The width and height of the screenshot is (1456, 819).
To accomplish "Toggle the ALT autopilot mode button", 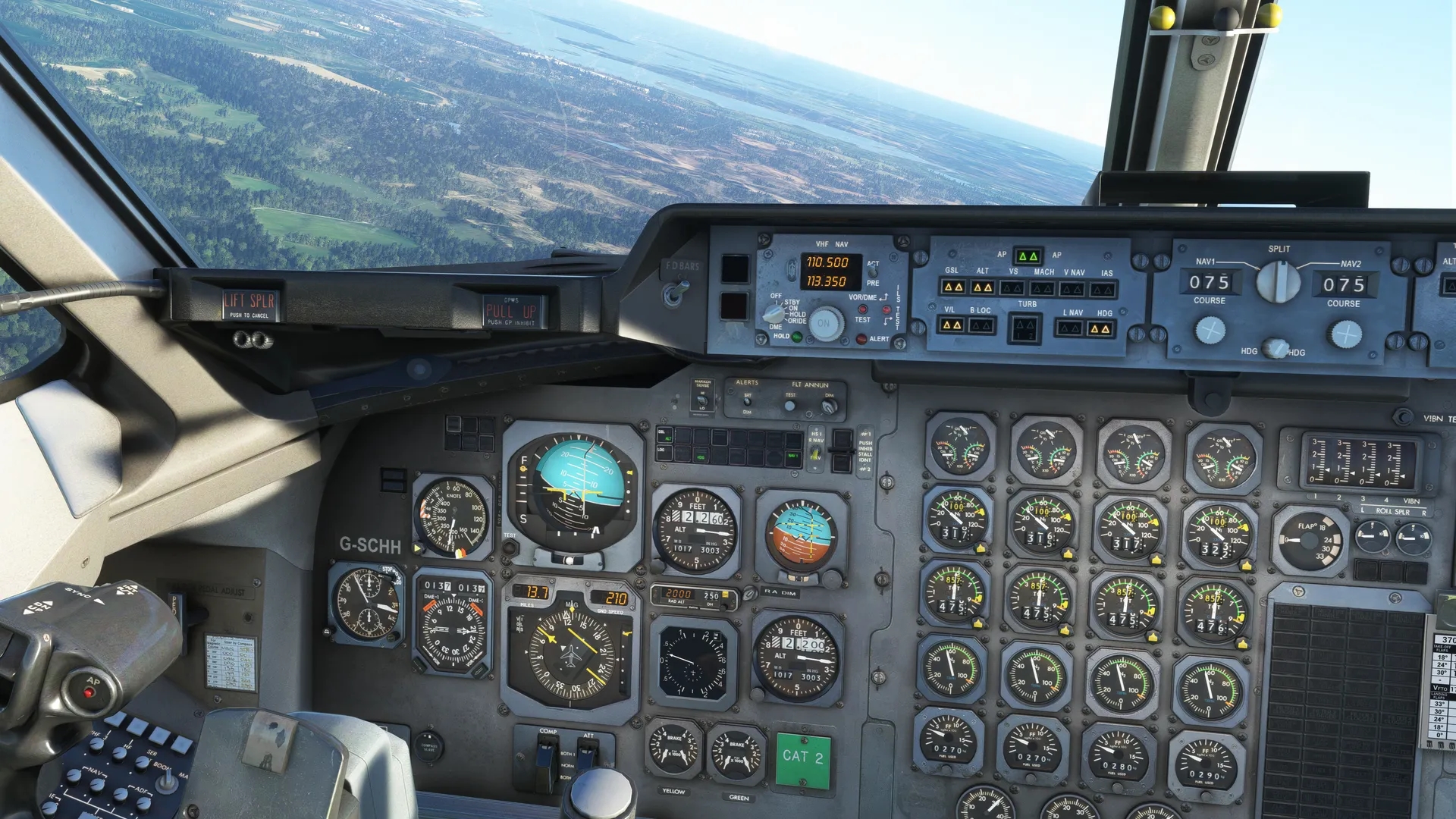I will 982,287.
